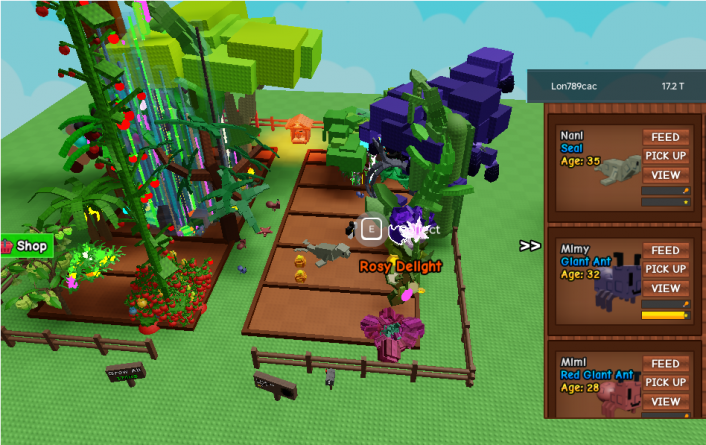View Mimi the Red Giant Ant
The height and width of the screenshot is (445, 706).
665,401
